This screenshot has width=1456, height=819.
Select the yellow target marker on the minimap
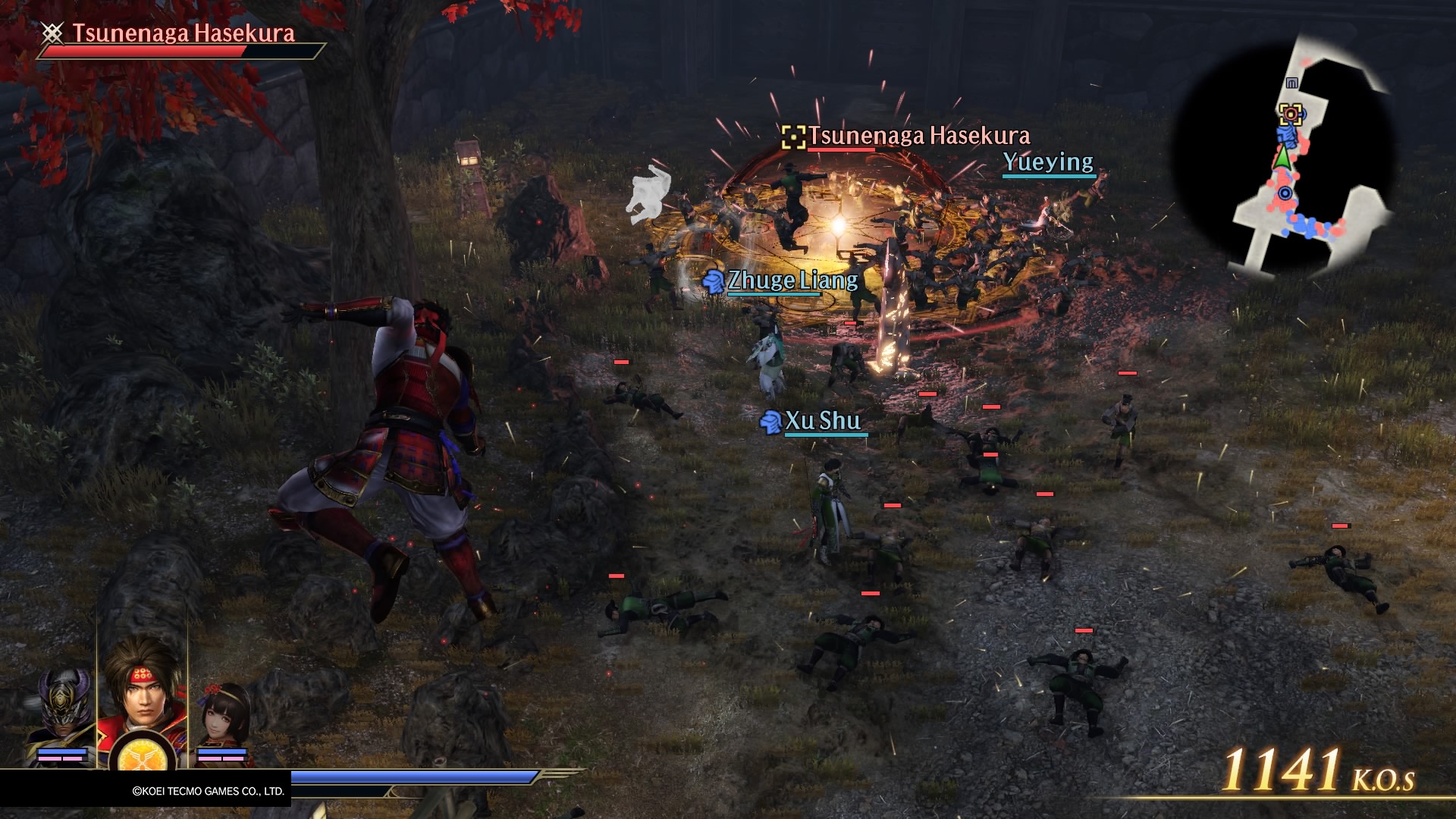(1290, 114)
